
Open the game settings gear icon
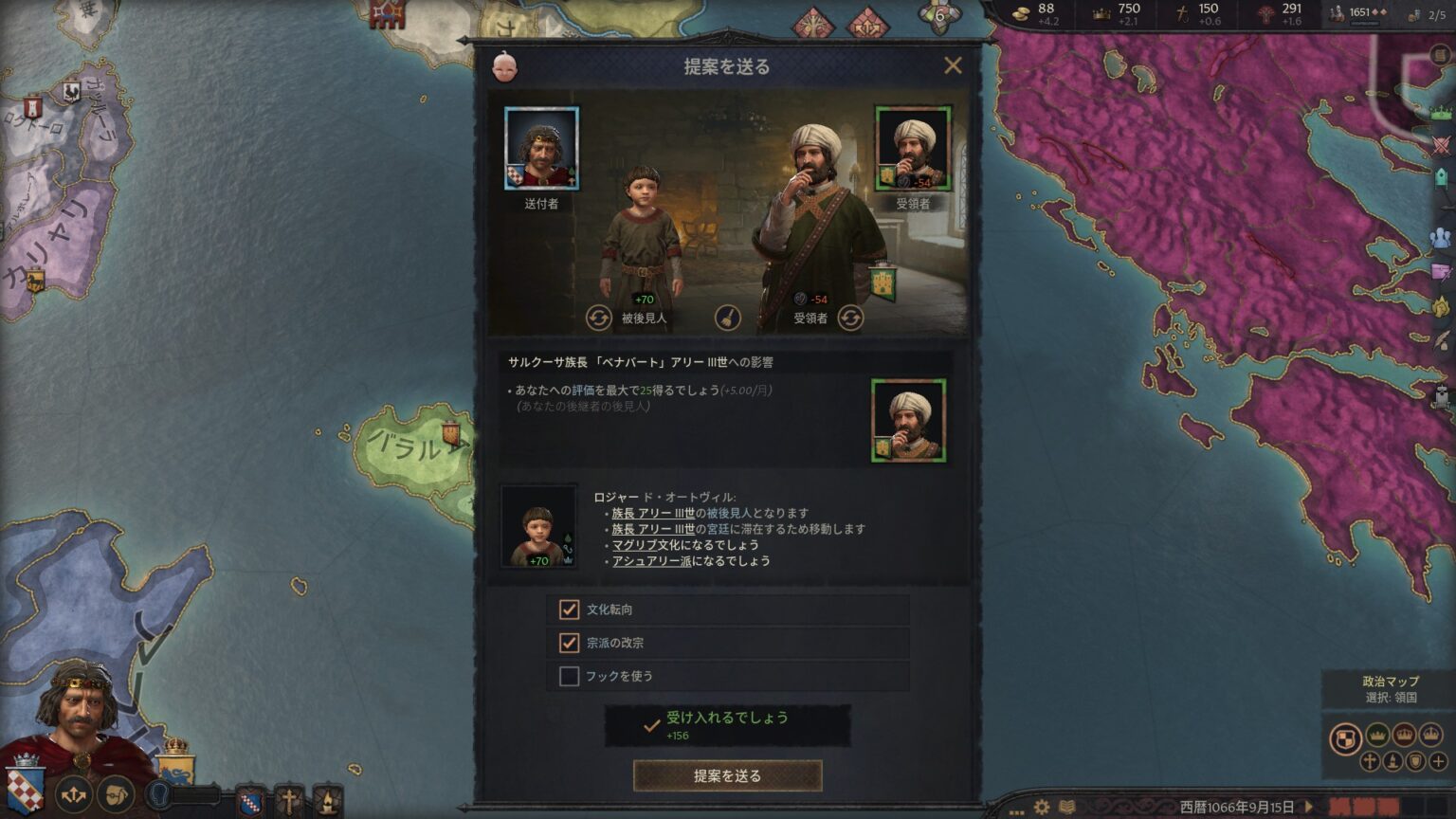tap(1042, 807)
